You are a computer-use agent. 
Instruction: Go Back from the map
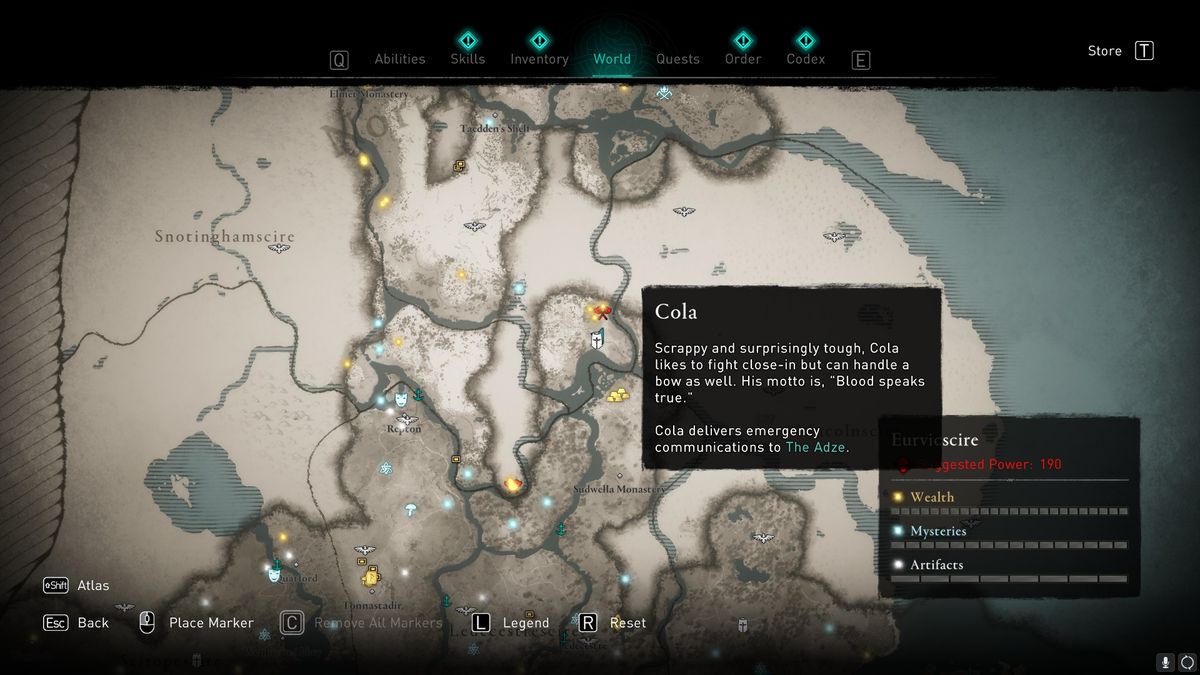(93, 623)
